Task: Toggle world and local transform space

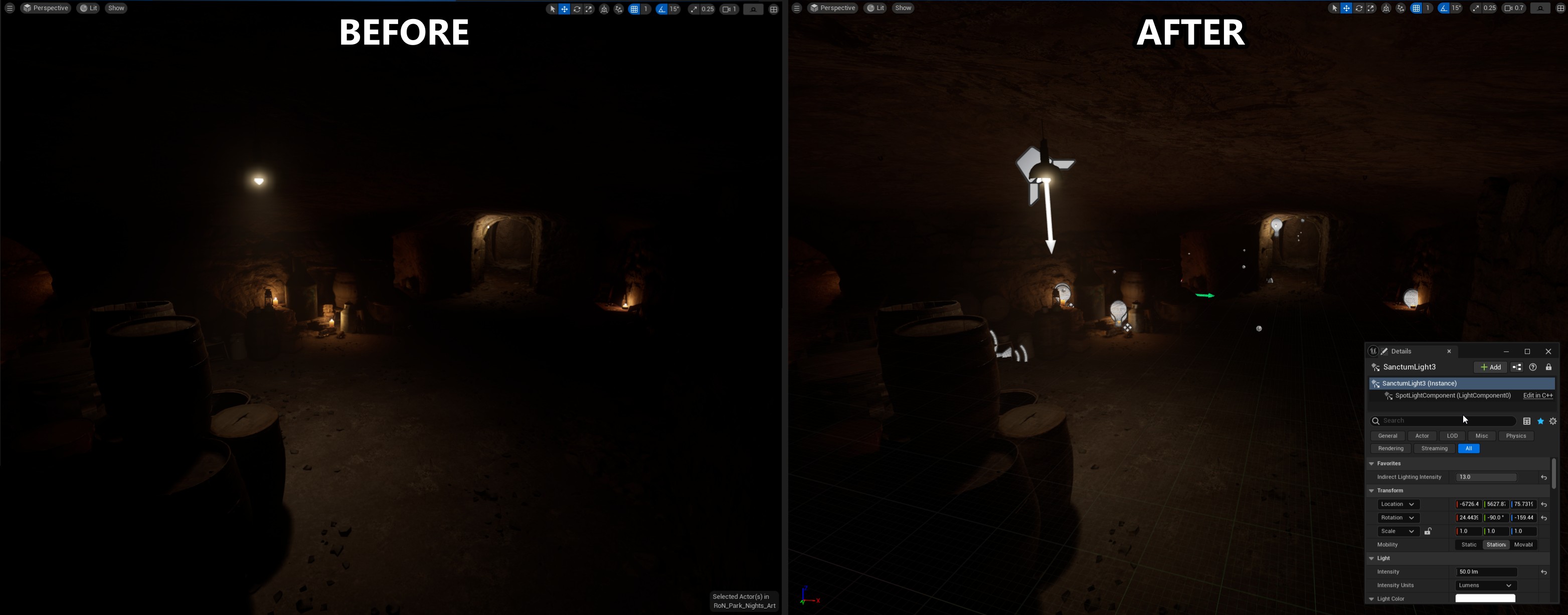Action: click(1386, 8)
